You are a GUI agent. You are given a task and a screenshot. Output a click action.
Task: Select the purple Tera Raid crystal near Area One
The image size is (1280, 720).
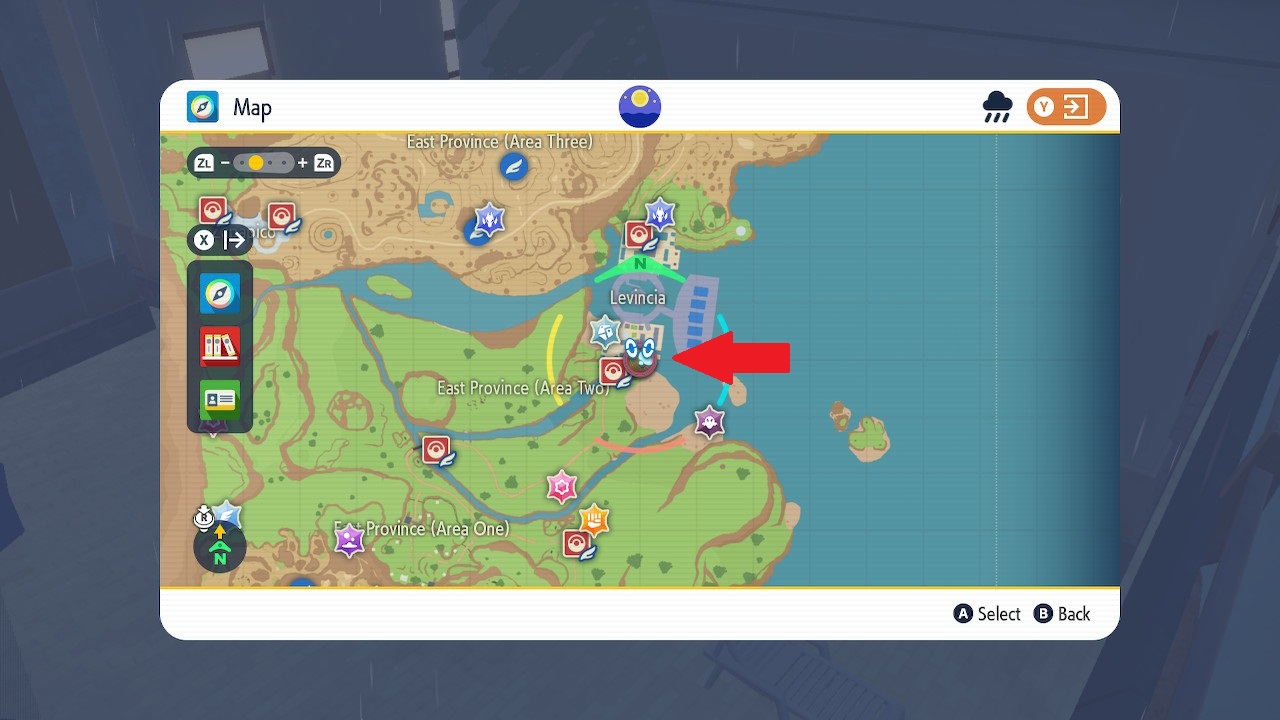(349, 539)
